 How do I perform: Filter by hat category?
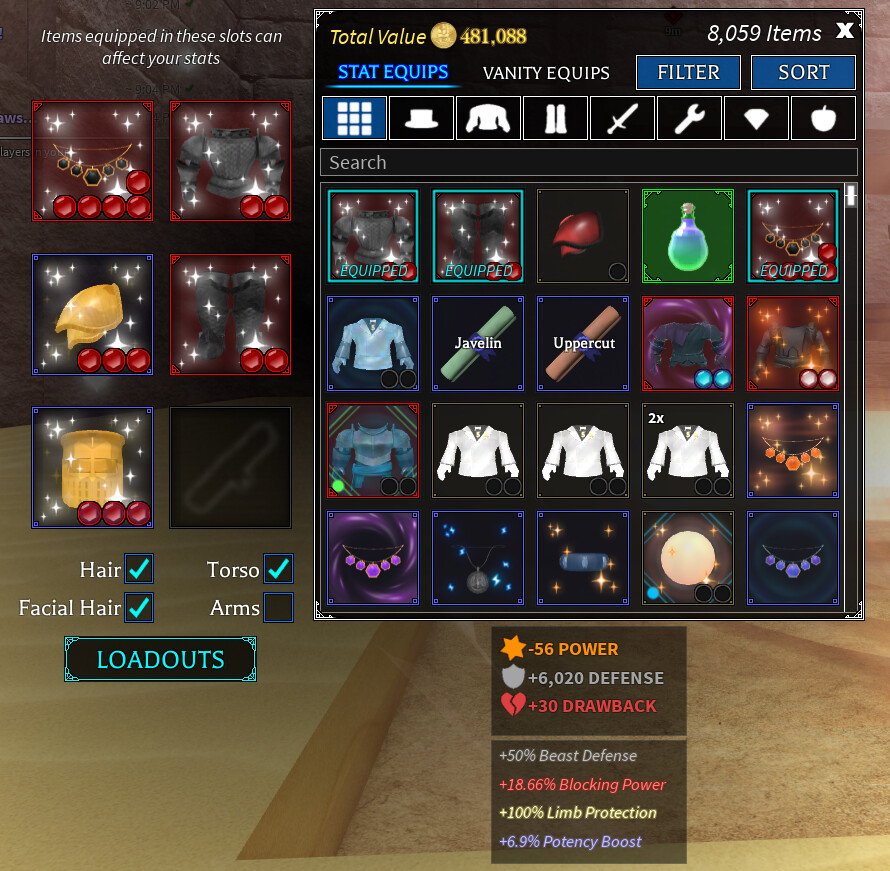421,118
